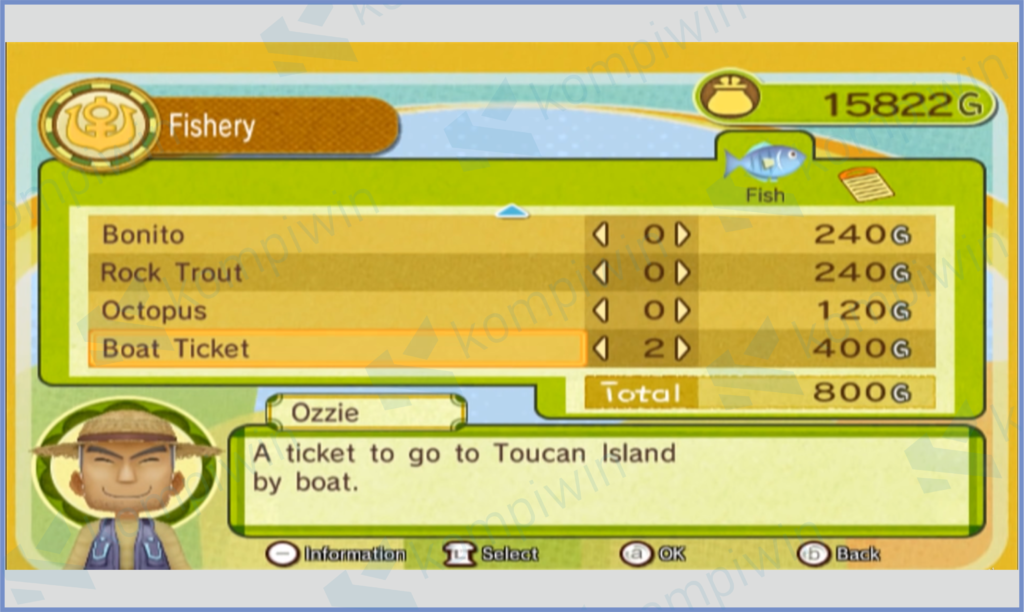Reduce Octopus quantity with left arrow
This screenshot has height=612, width=1024.
pos(600,311)
